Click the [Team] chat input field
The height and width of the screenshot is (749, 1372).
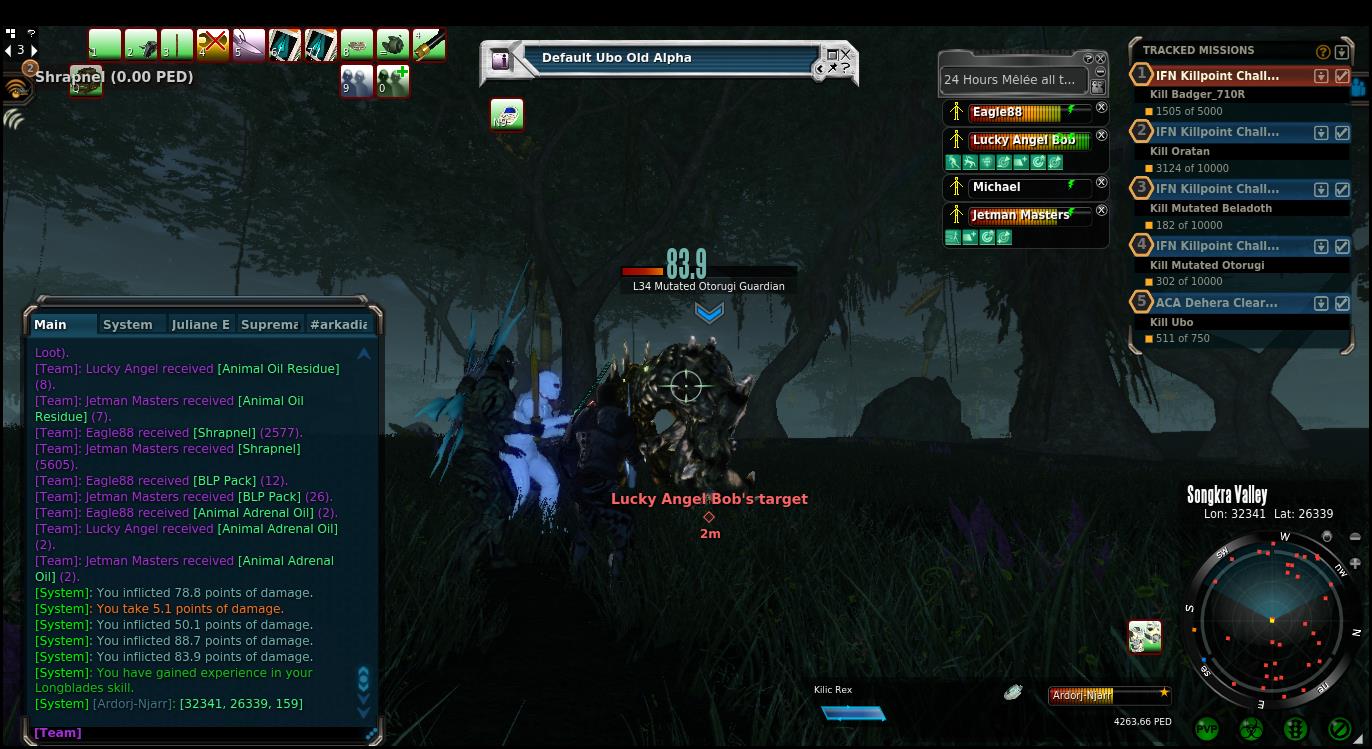(200, 733)
